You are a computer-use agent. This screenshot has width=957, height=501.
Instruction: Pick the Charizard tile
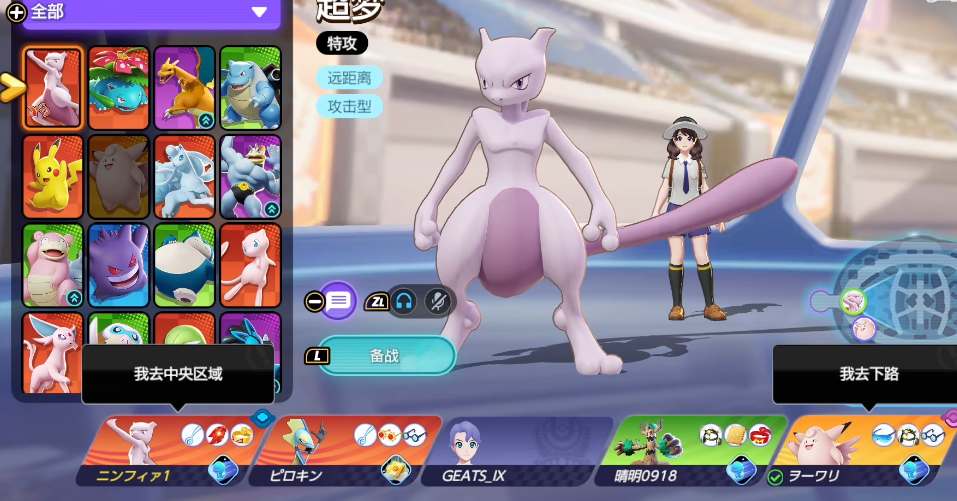(x=185, y=87)
